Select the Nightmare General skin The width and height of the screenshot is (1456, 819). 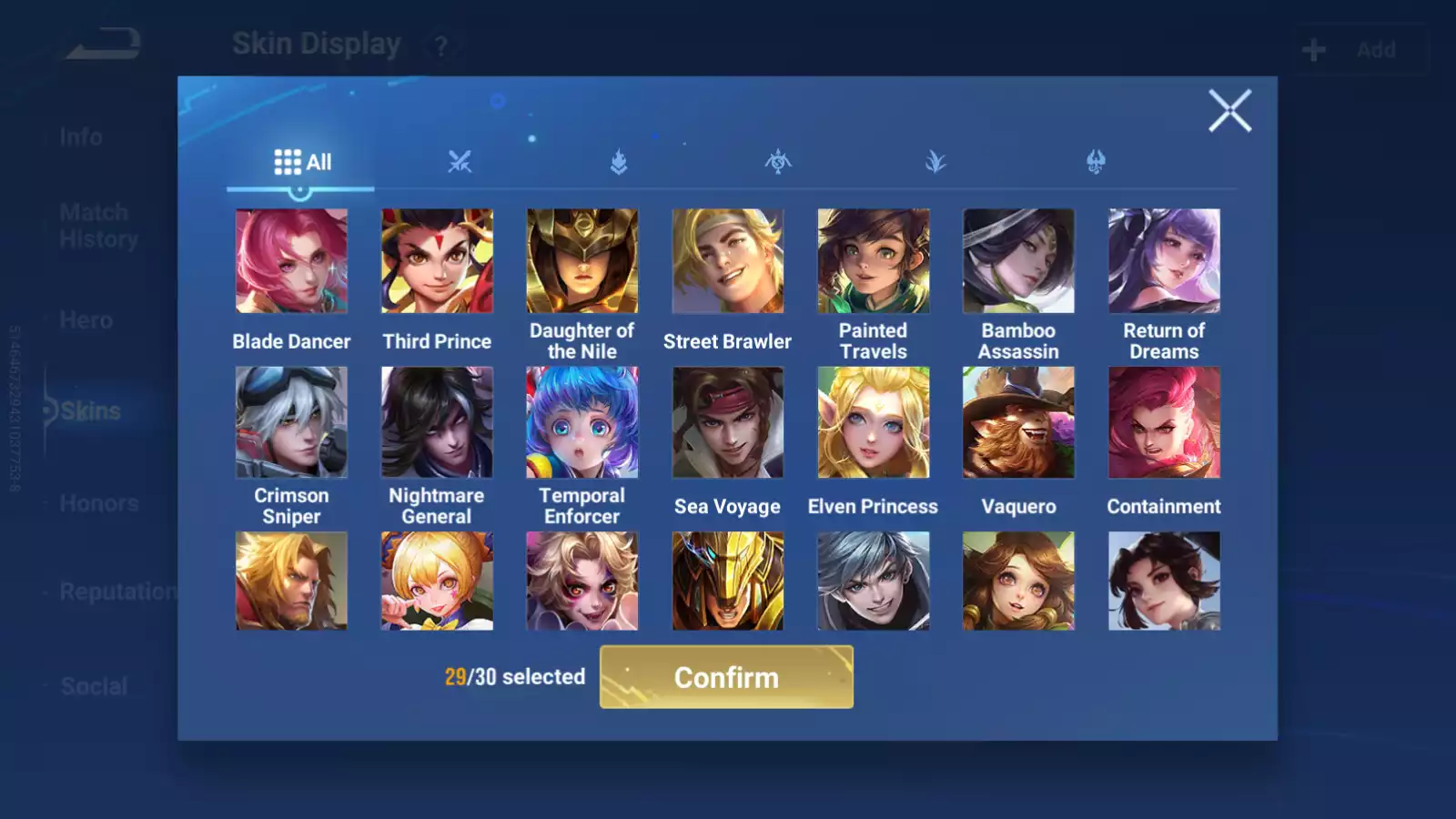437,422
